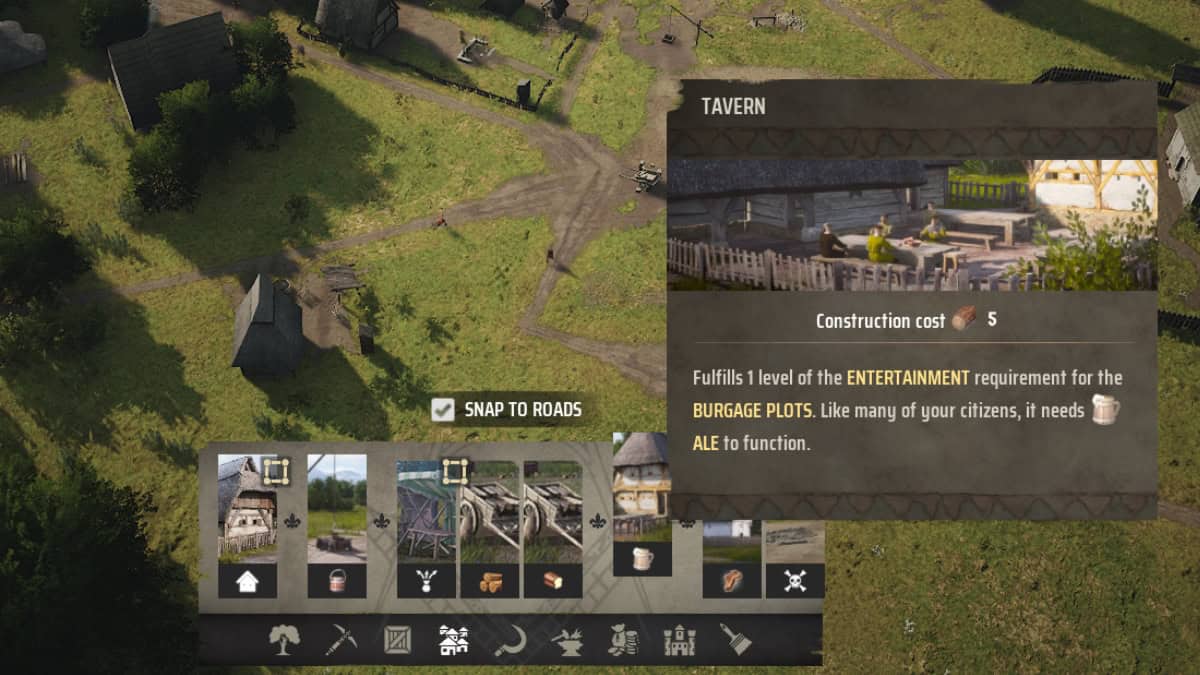Toggle the Snap to Roads checkbox
1200x675 pixels.
pyautogui.click(x=442, y=409)
